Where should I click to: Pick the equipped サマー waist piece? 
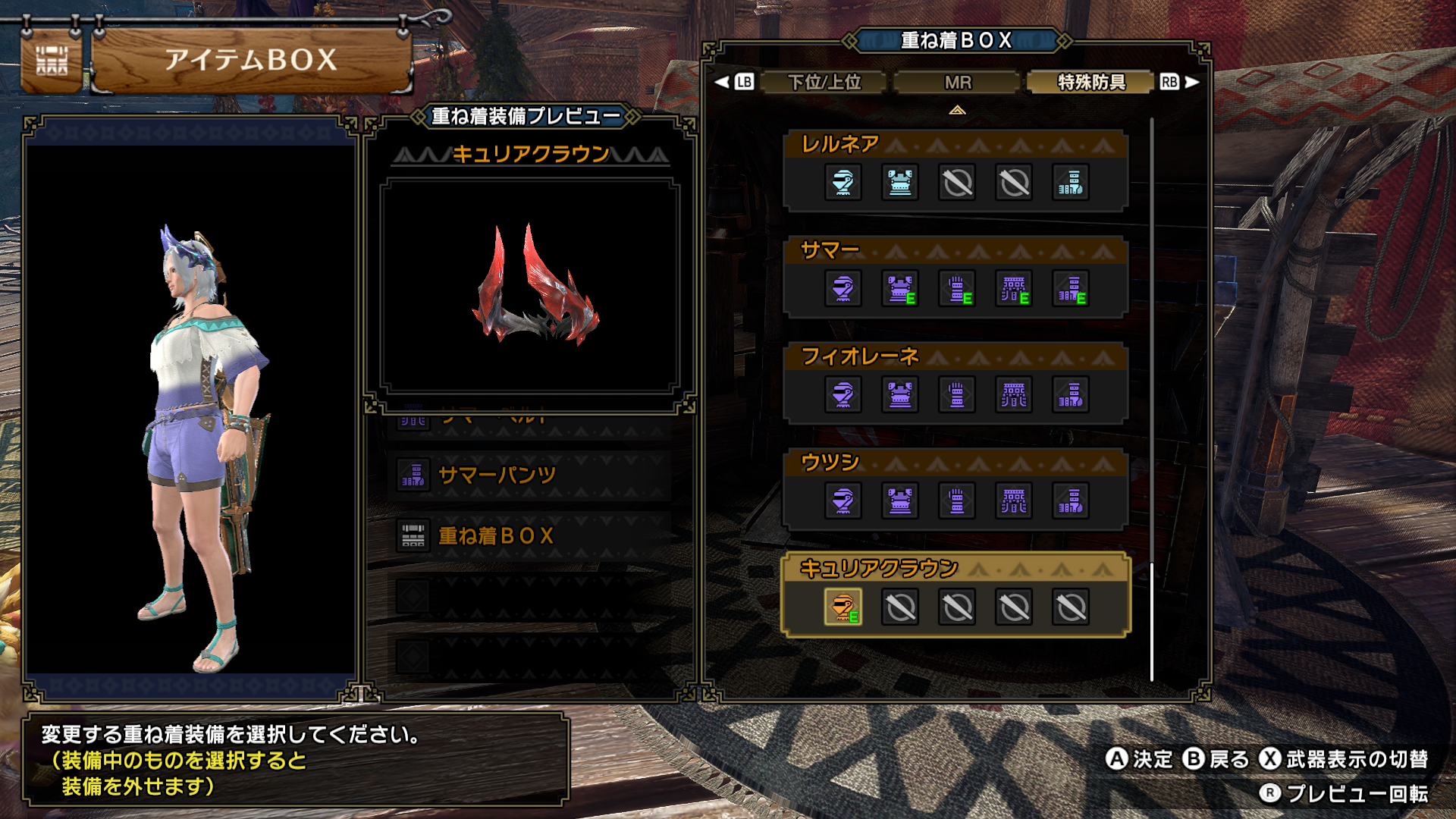click(1014, 289)
